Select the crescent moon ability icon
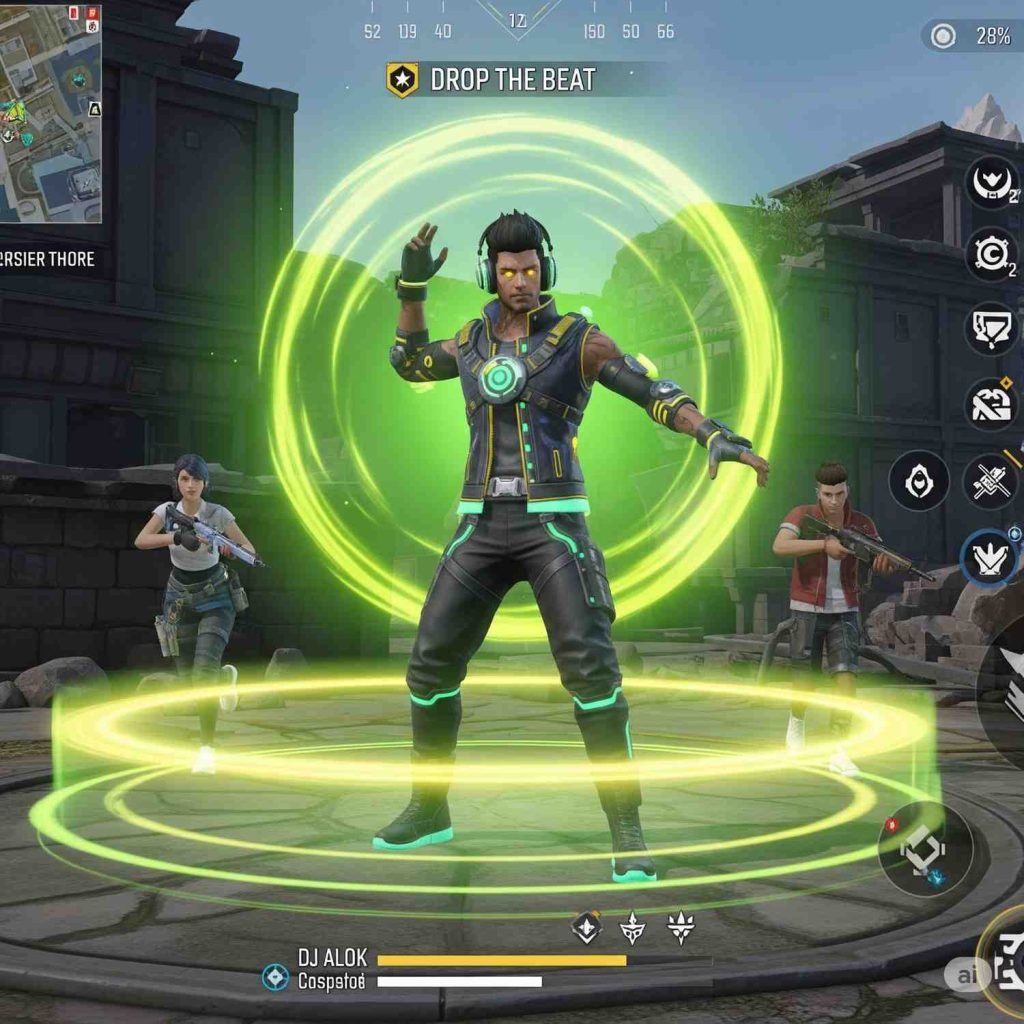 pyautogui.click(x=991, y=183)
